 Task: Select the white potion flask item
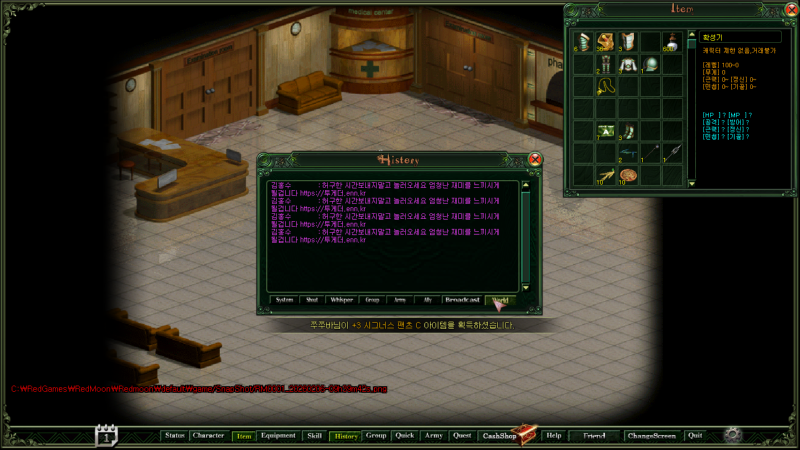671,41
